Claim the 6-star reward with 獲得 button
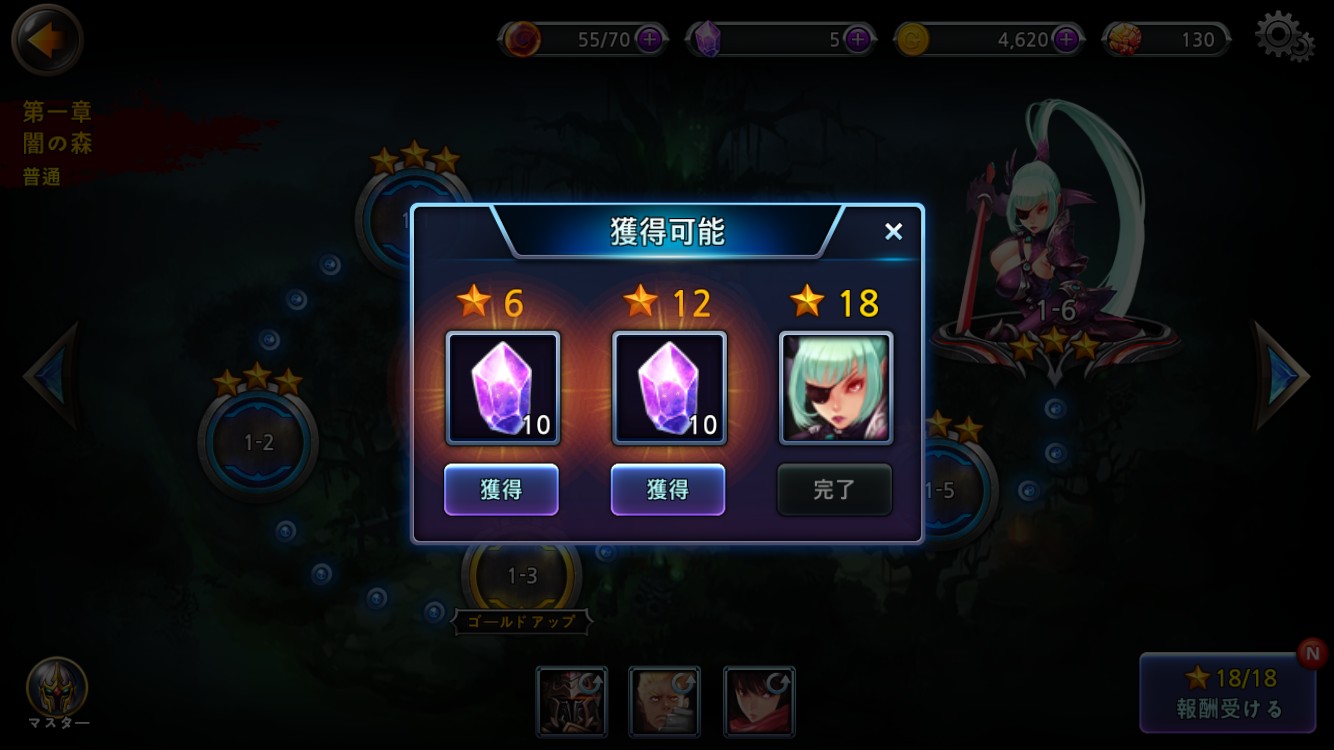Viewport: 1334px width, 750px height. point(501,490)
